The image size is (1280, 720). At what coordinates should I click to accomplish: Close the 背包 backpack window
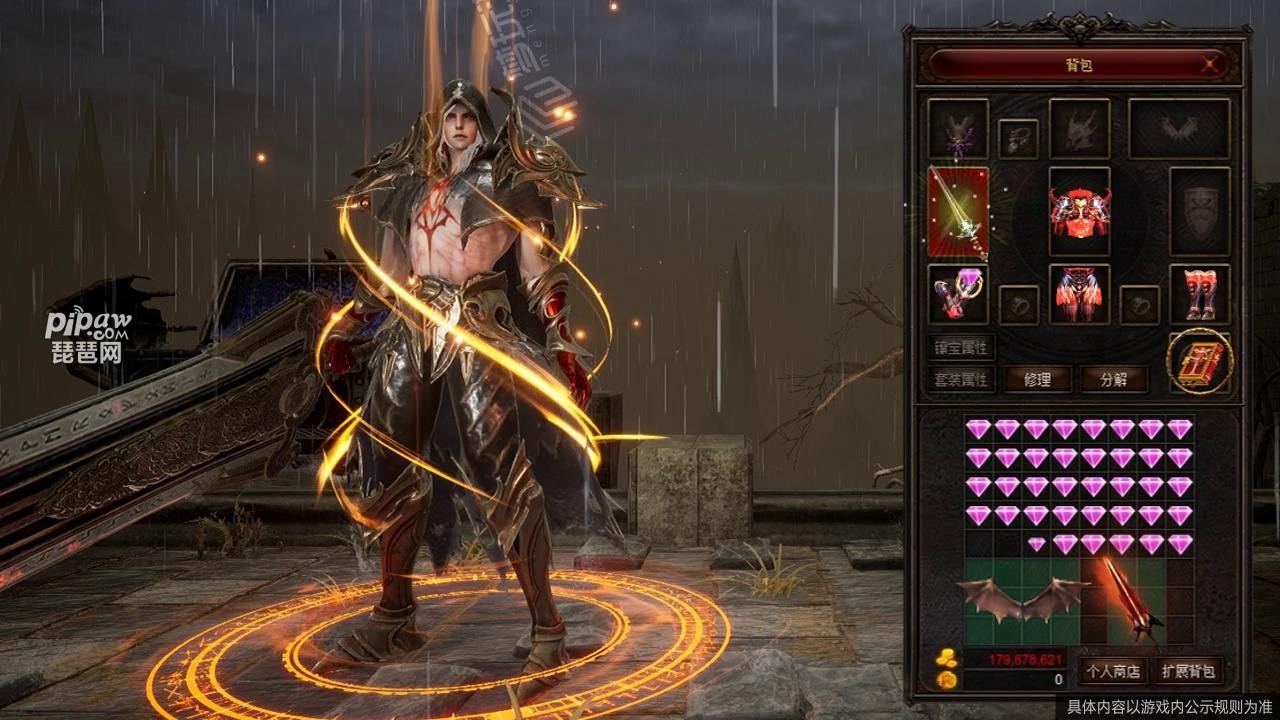(1212, 66)
